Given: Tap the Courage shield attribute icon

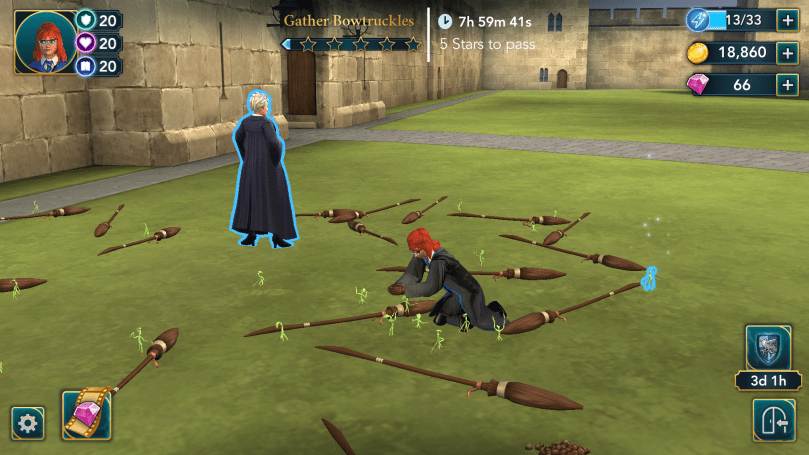Looking at the screenshot, I should [85, 20].
